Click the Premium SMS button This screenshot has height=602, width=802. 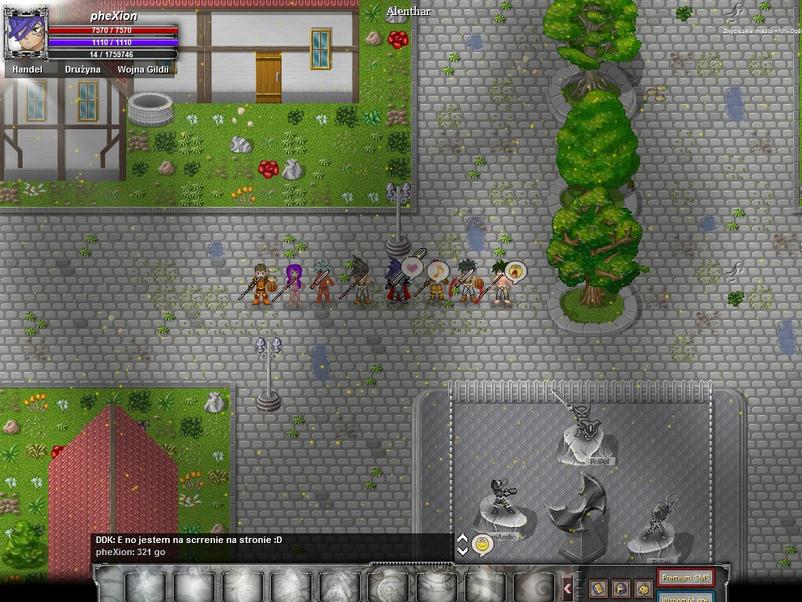(685, 577)
